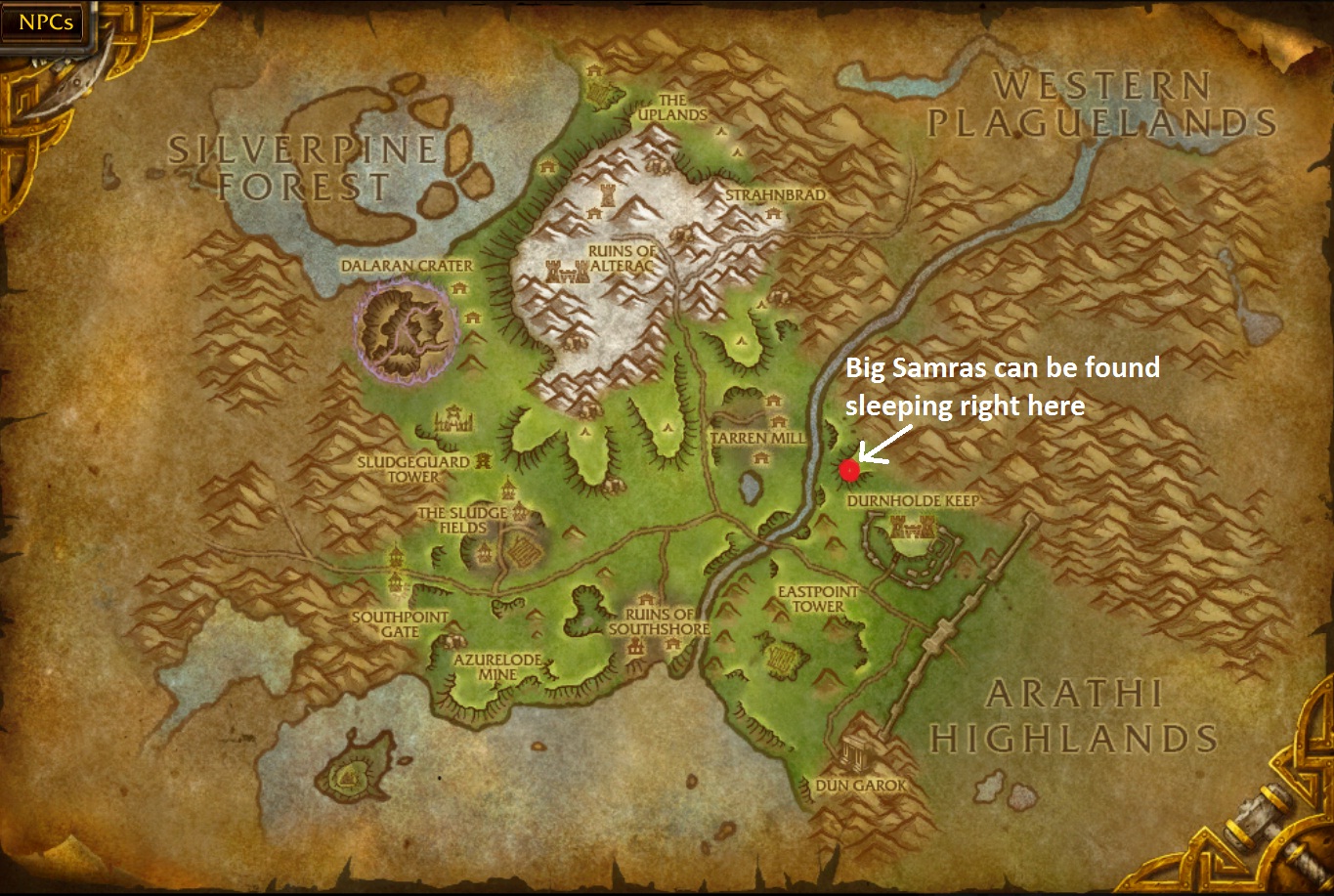The image size is (1334, 896).
Task: Click the red dot marking Big Samras
Action: tap(851, 469)
